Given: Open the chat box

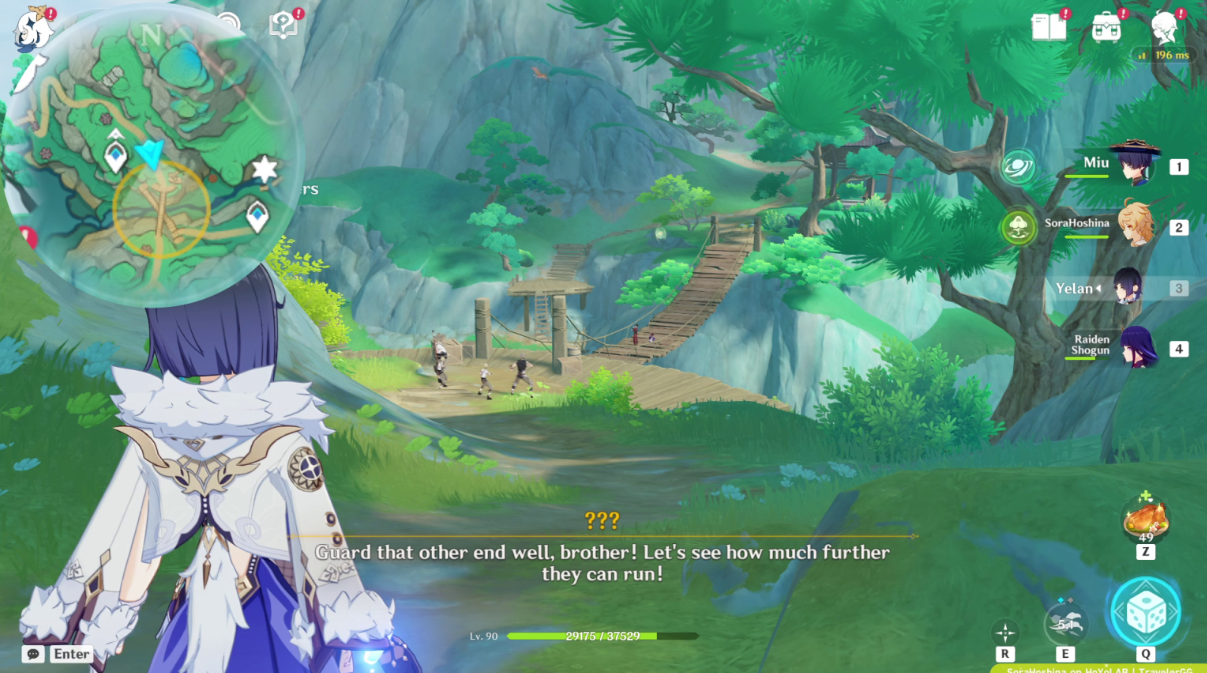Looking at the screenshot, I should click(x=34, y=654).
